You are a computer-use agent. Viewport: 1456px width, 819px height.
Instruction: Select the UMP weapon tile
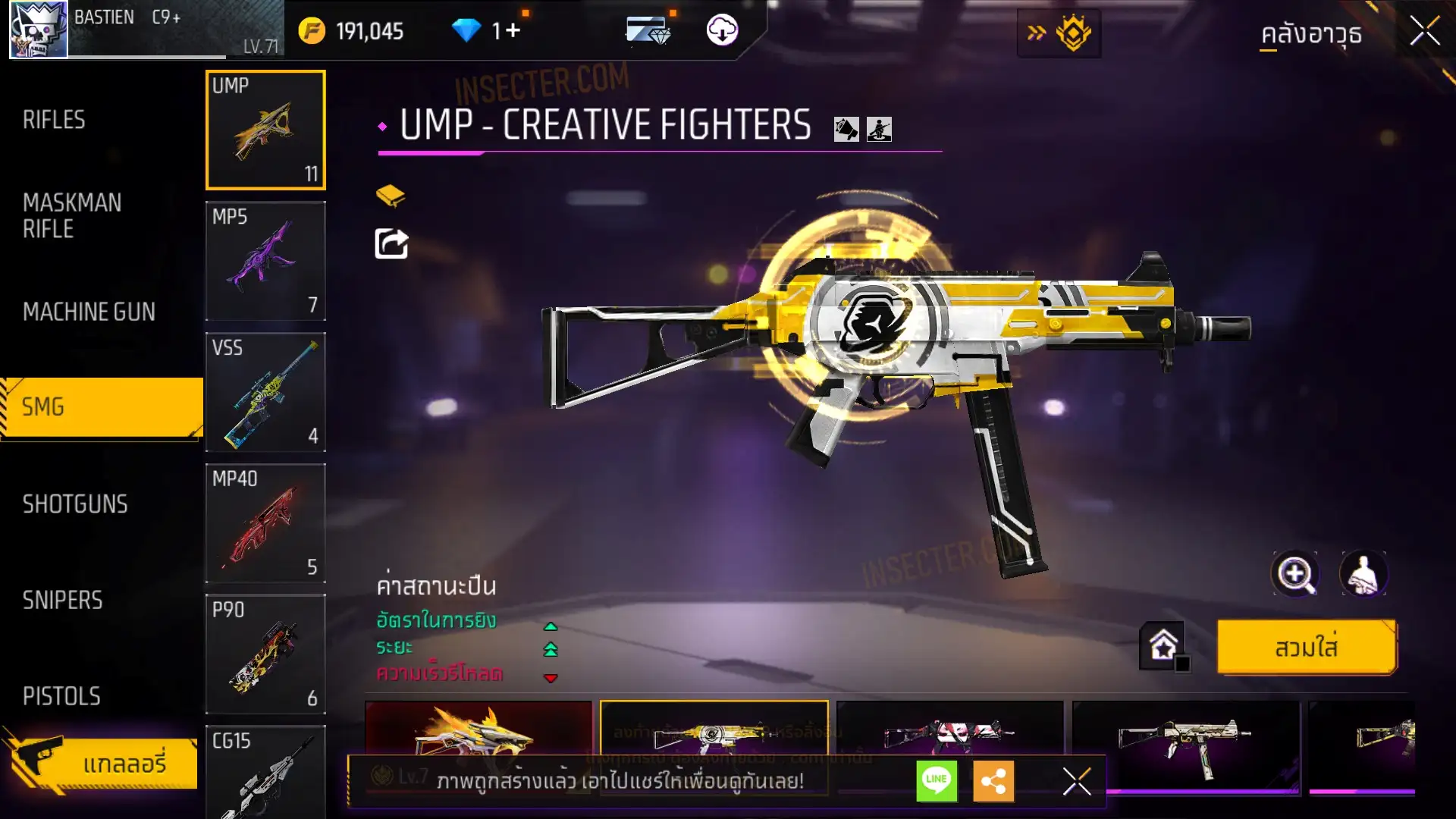(x=265, y=130)
